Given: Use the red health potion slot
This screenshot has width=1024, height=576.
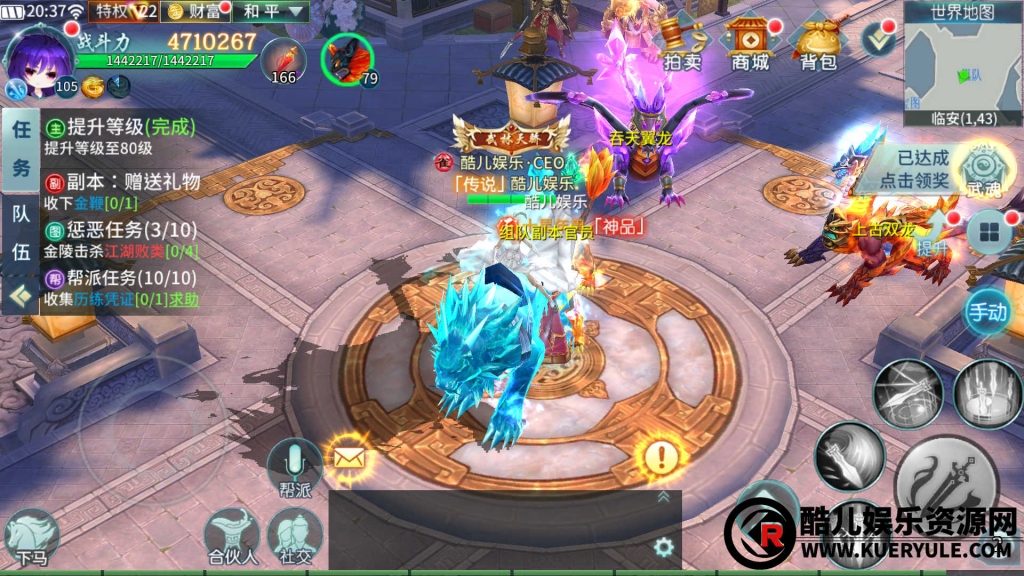Looking at the screenshot, I should tap(283, 60).
